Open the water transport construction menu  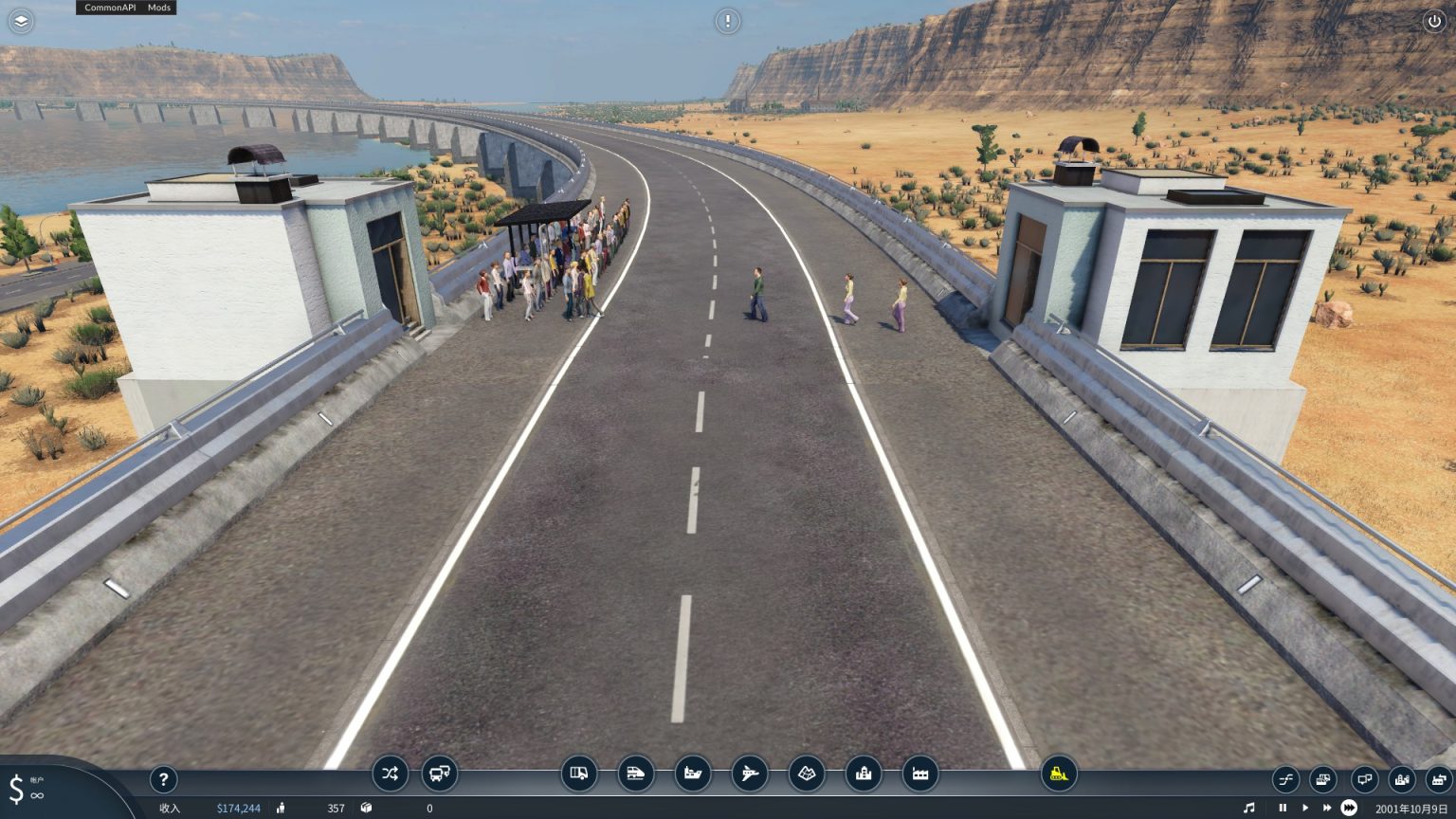pos(692,774)
